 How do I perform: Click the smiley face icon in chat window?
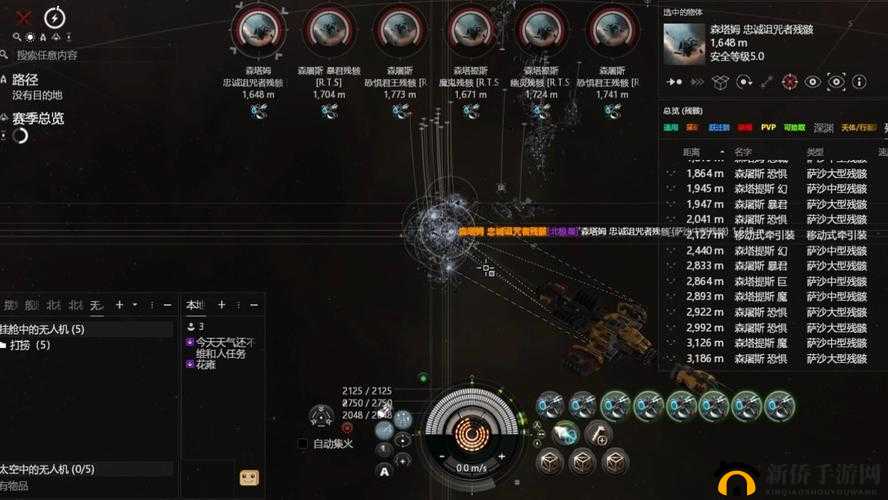point(250,477)
